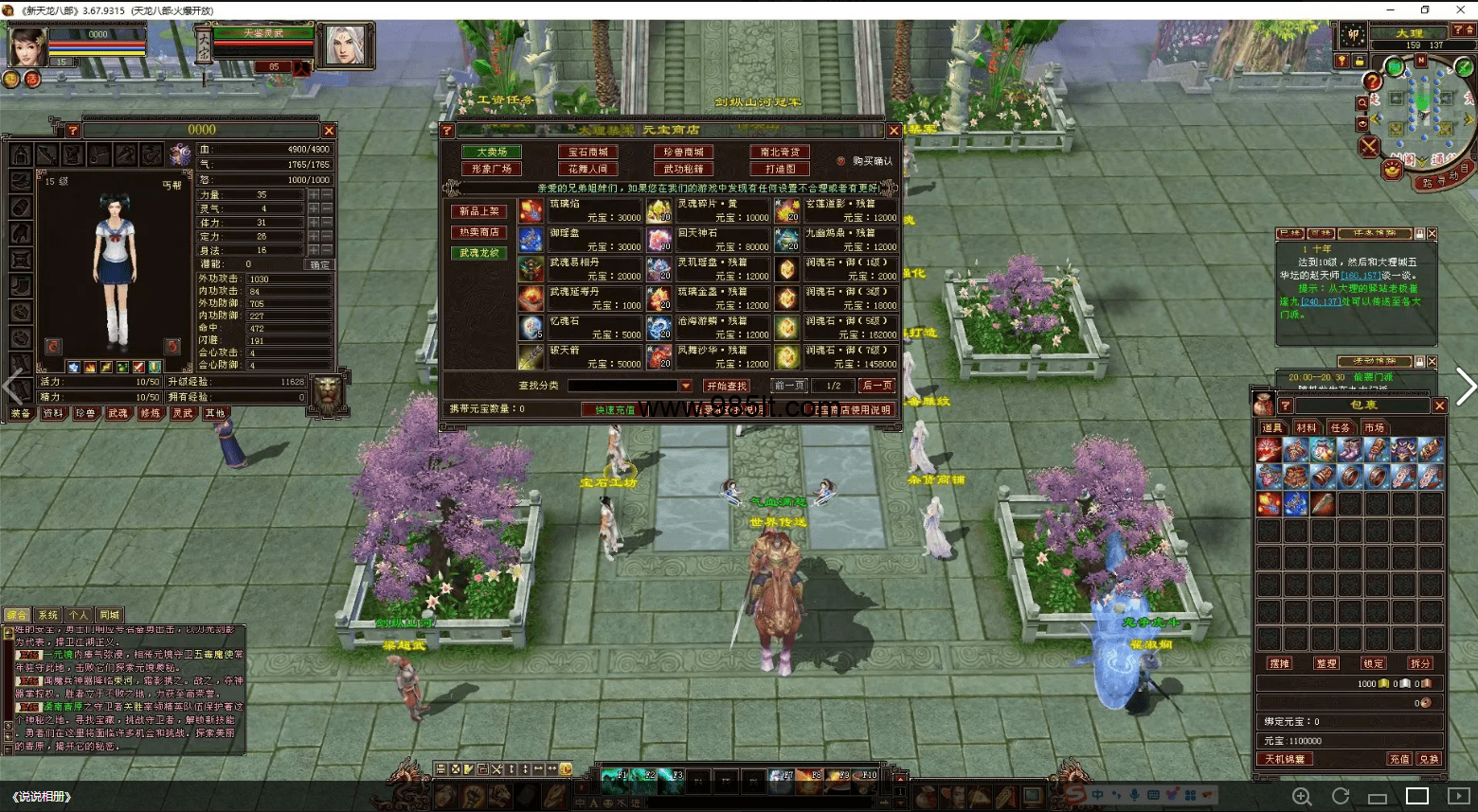Switch to the 珍兽 character tab
This screenshot has height=812, width=1478.
coord(85,413)
